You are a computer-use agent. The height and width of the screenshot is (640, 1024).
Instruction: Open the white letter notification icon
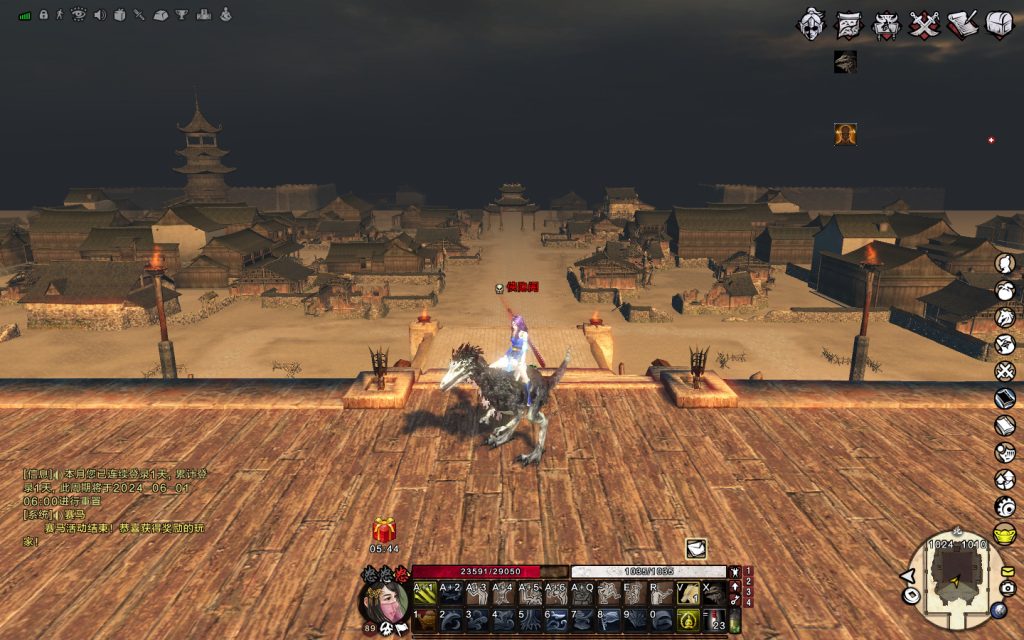point(696,548)
